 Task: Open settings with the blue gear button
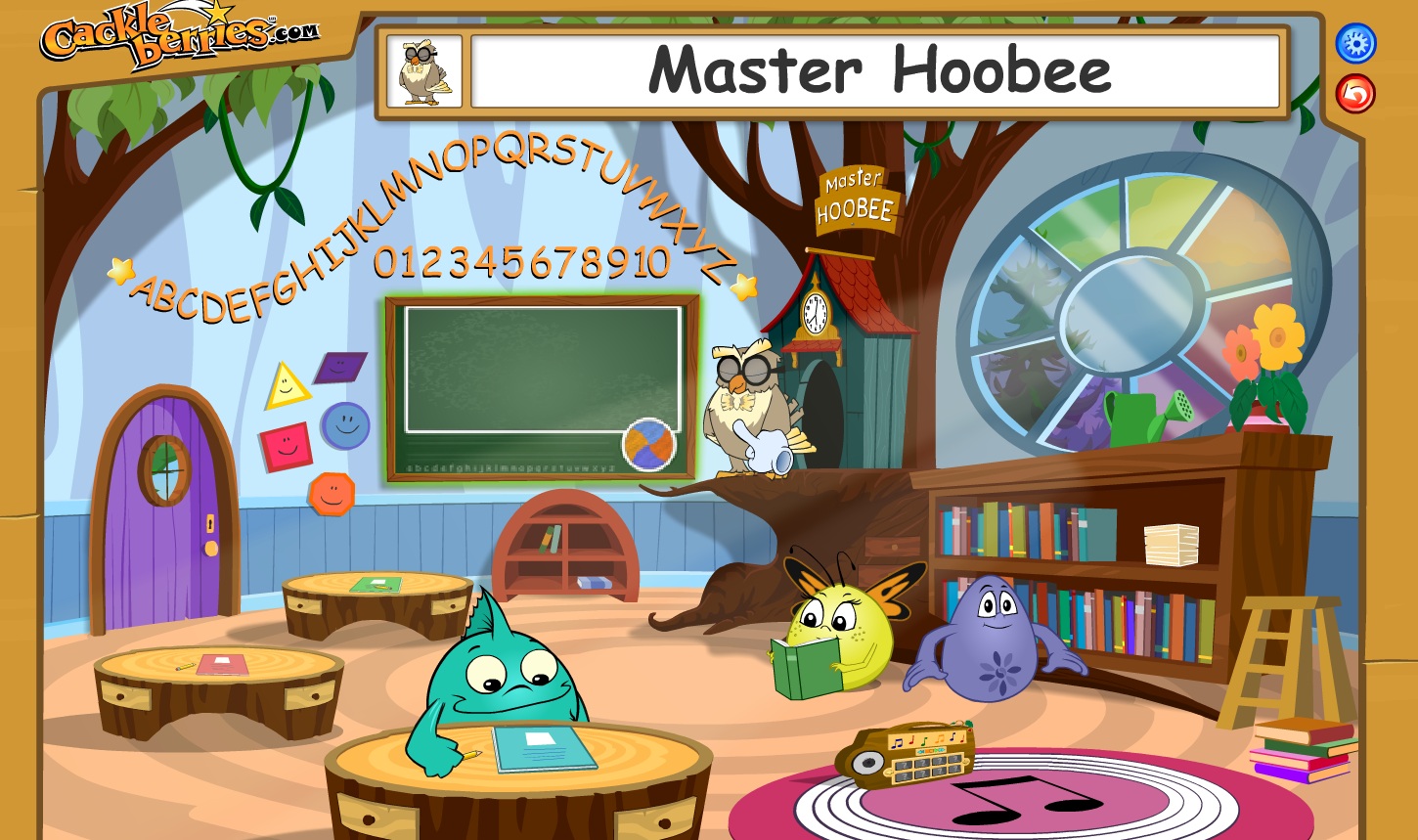coord(1355,44)
